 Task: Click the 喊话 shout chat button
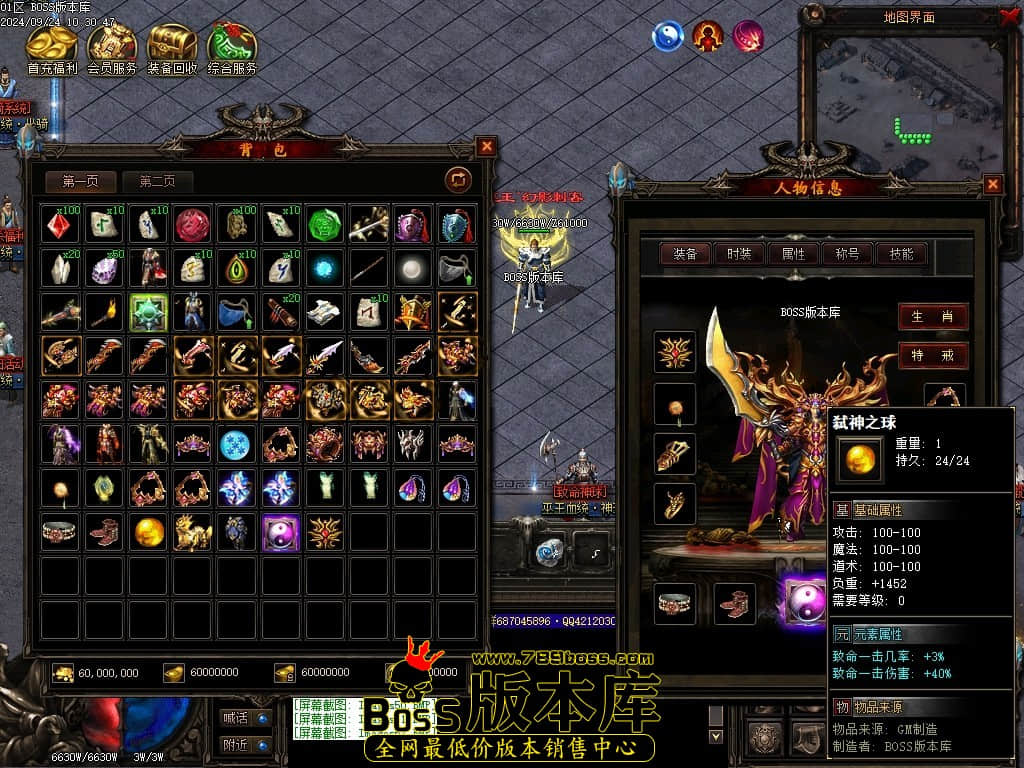245,717
